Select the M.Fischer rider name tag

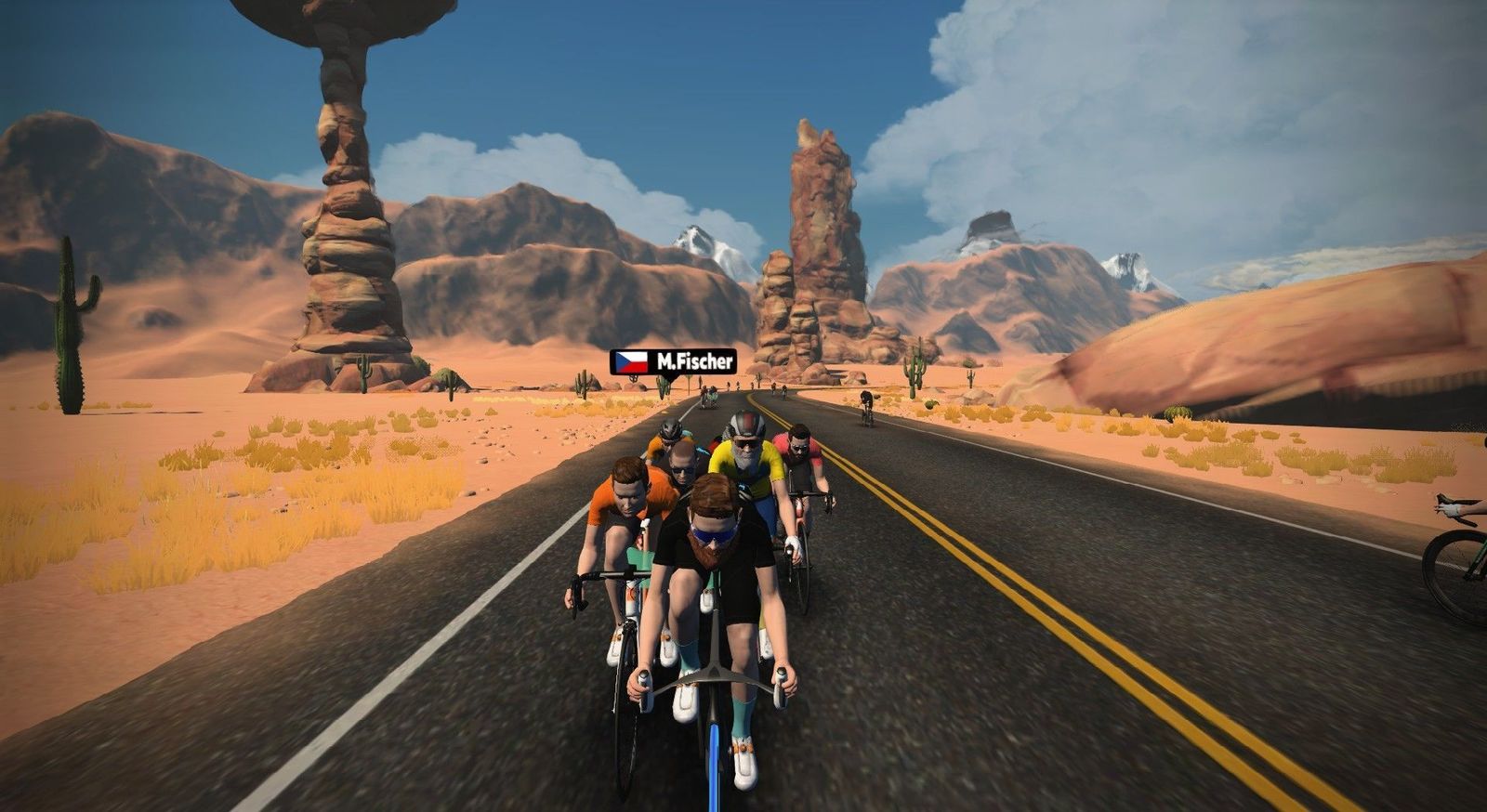[x=673, y=361]
